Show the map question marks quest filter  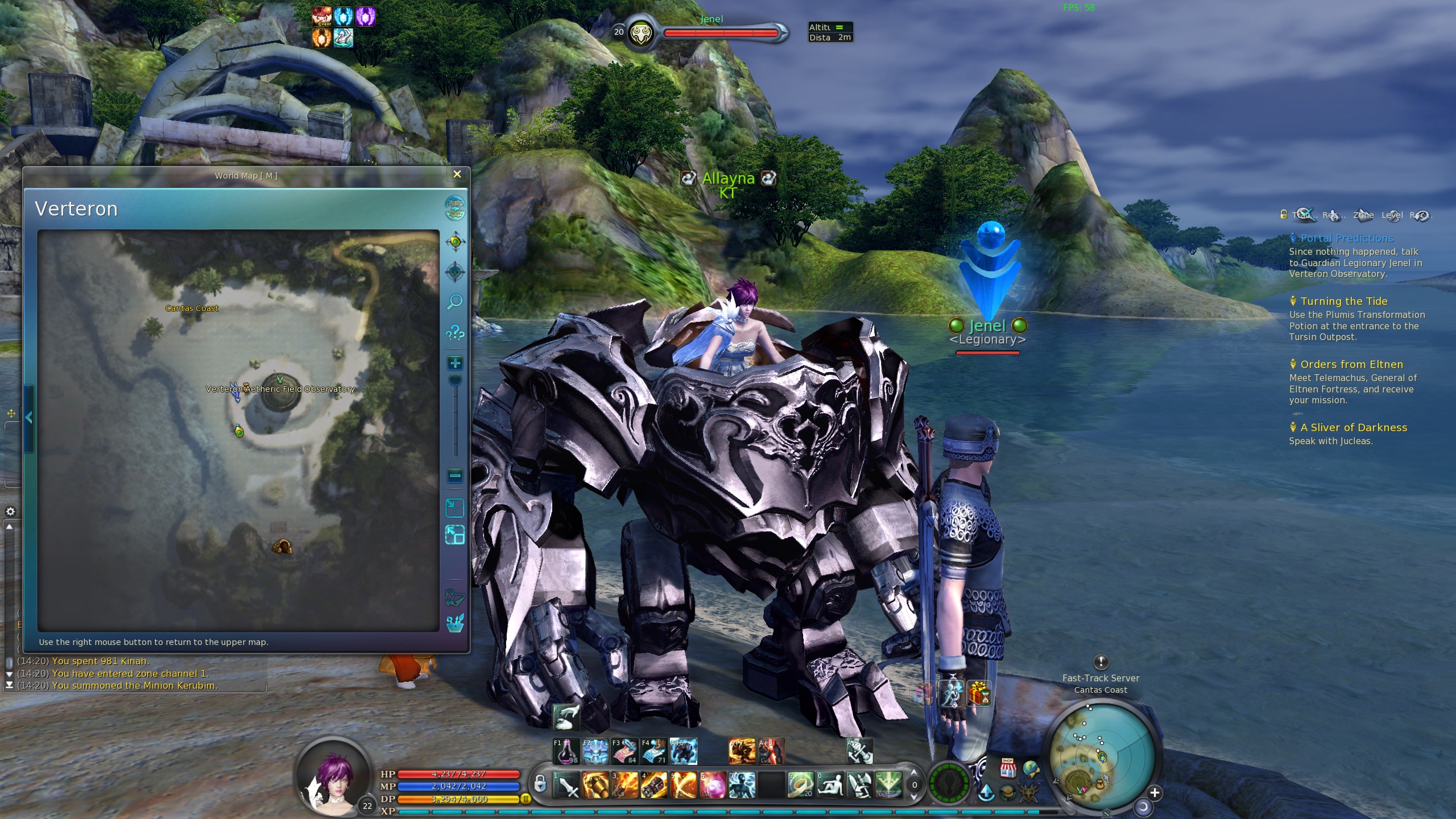[x=454, y=332]
